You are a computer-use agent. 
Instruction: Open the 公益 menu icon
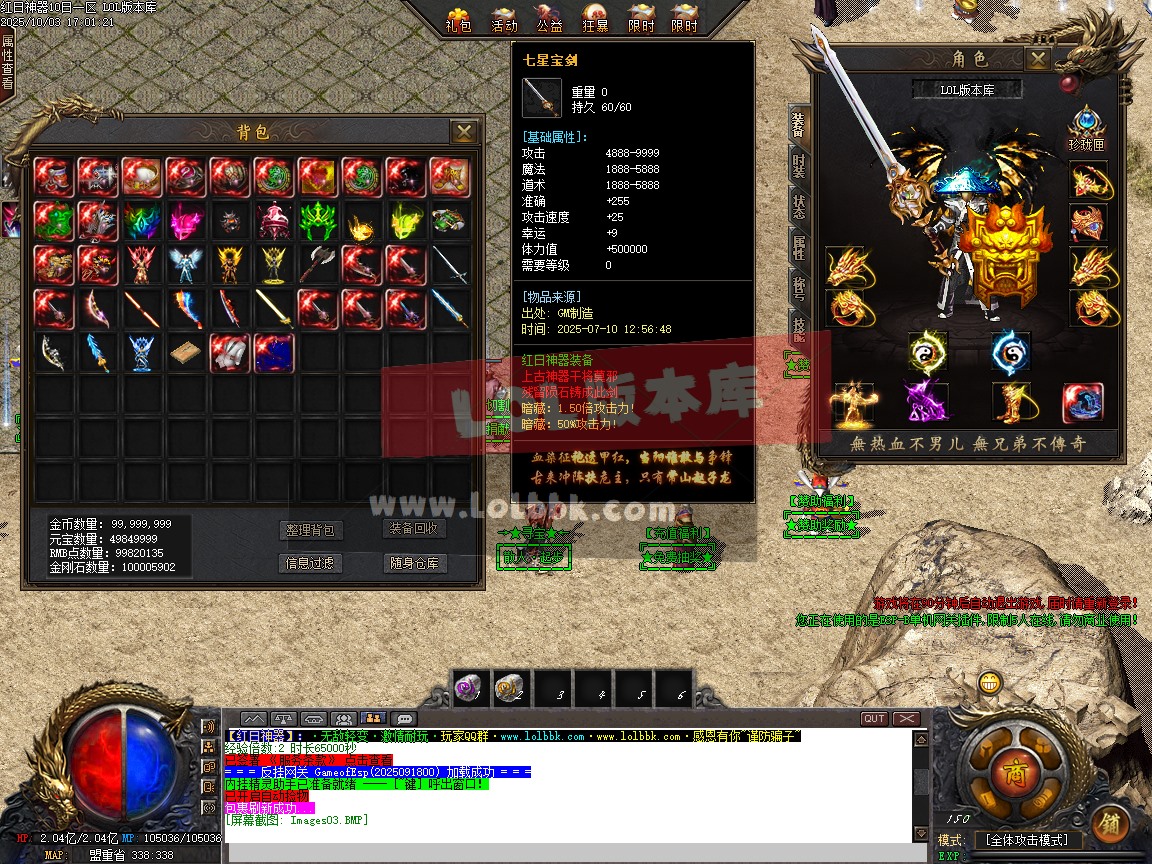[x=550, y=18]
